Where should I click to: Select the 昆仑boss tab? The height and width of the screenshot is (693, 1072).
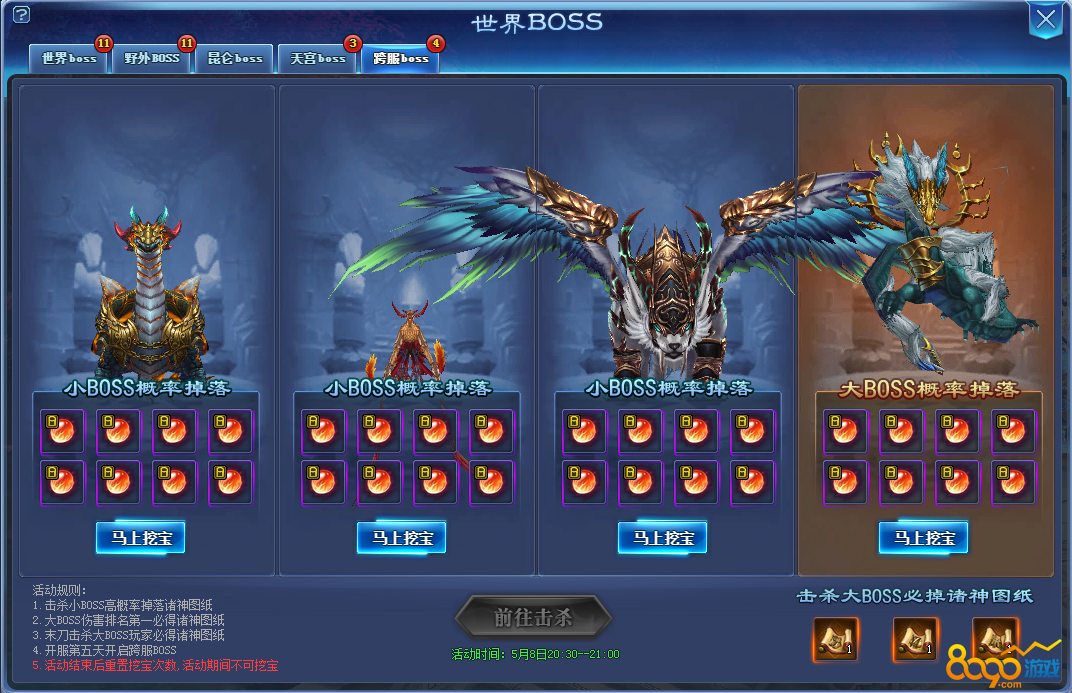point(234,59)
